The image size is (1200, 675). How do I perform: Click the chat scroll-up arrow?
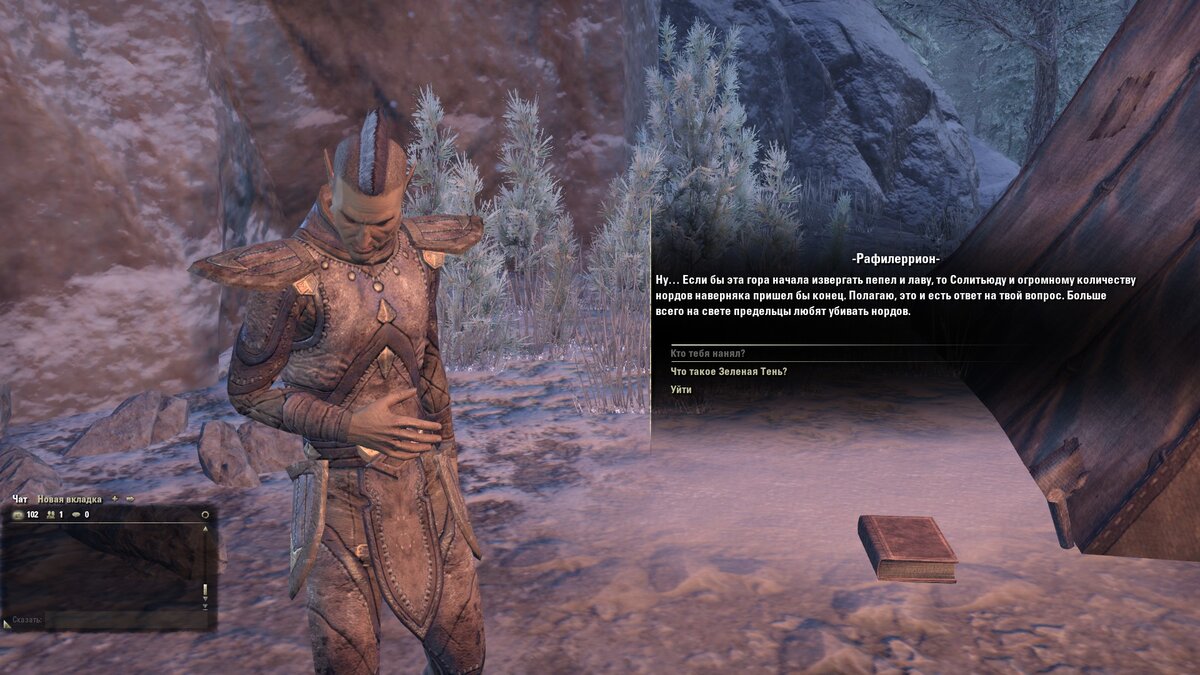click(x=205, y=529)
